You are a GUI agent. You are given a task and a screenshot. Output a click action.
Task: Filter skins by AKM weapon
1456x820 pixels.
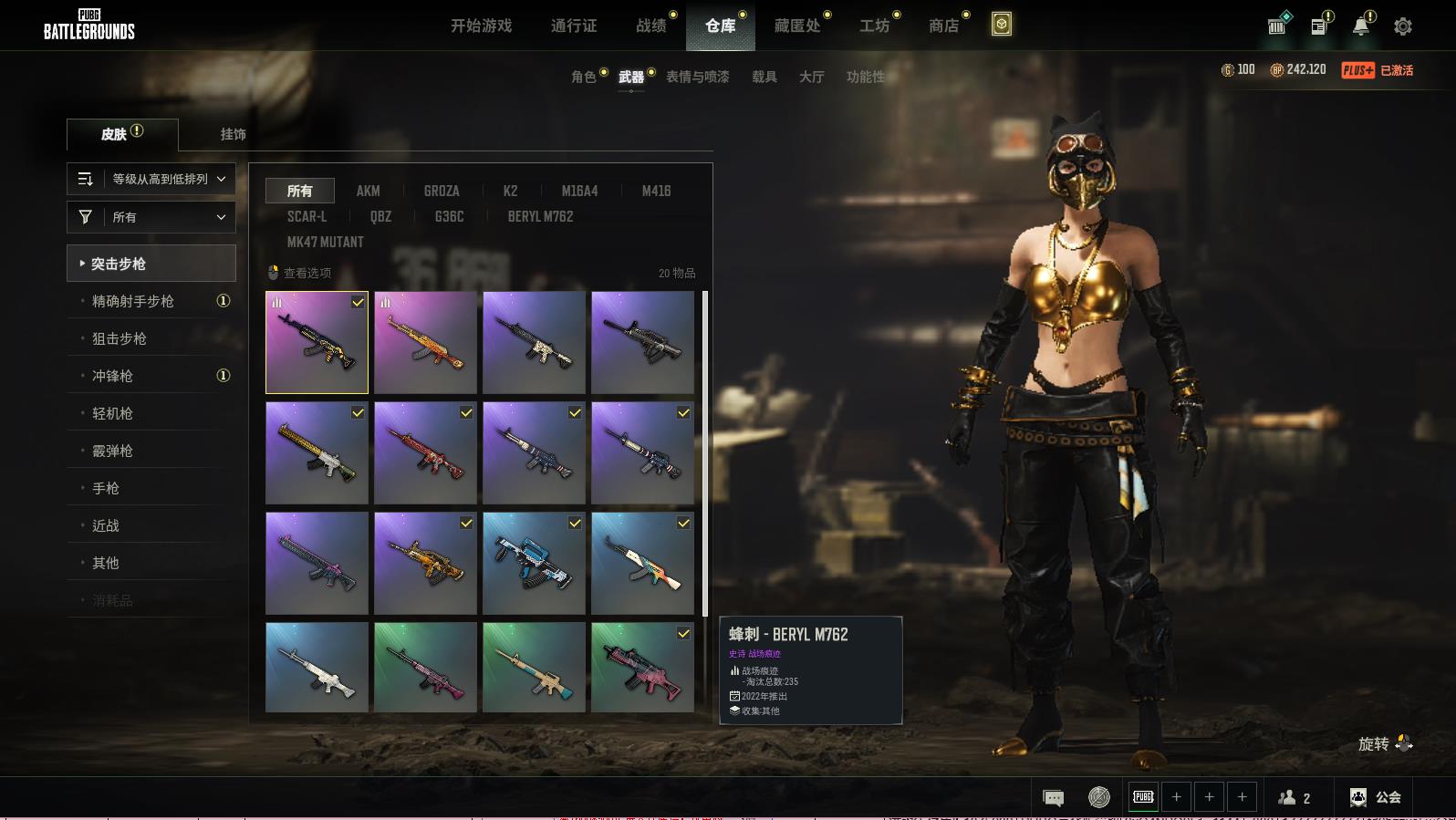click(x=368, y=191)
